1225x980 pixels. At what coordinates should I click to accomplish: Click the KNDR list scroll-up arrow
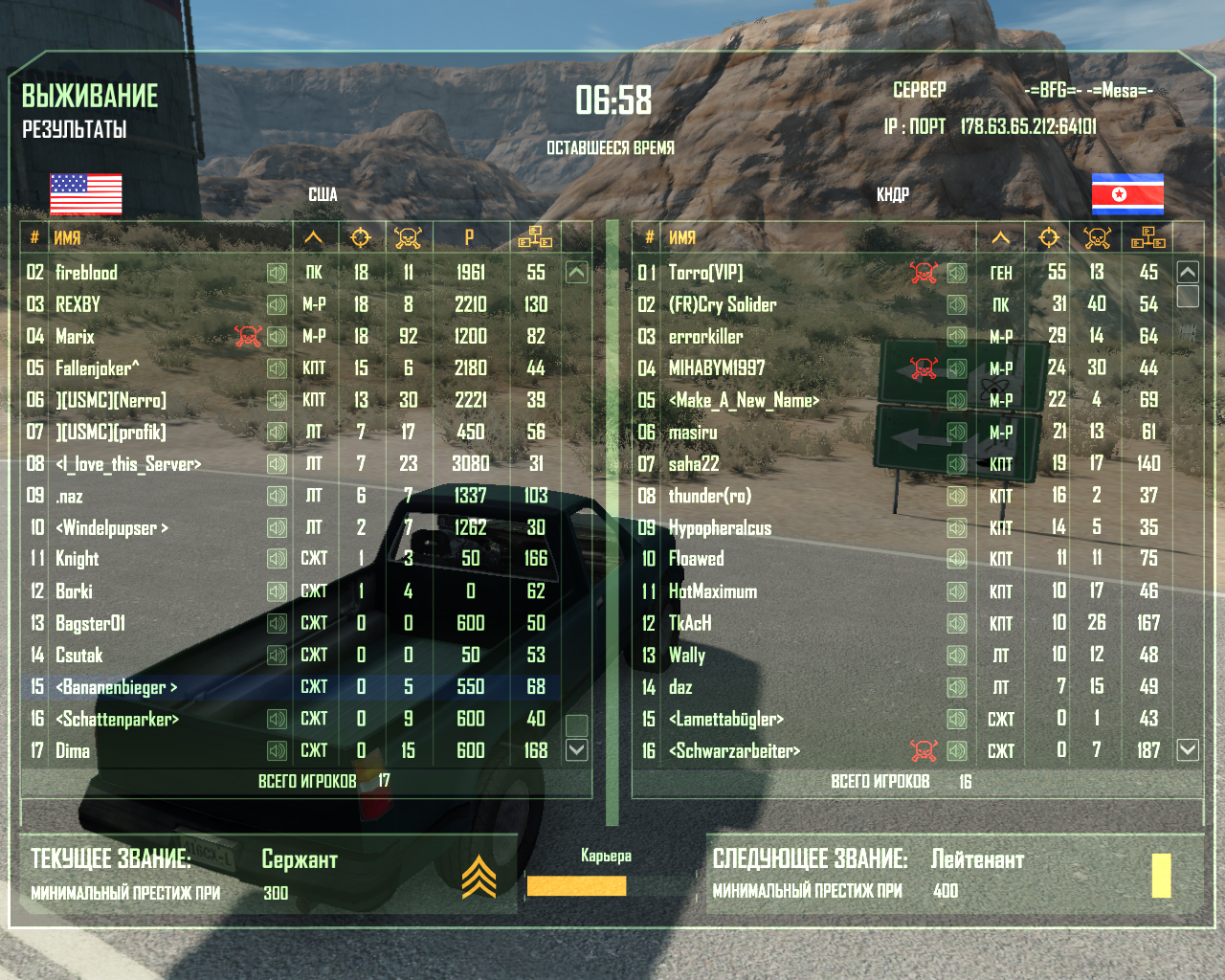pos(1188,273)
